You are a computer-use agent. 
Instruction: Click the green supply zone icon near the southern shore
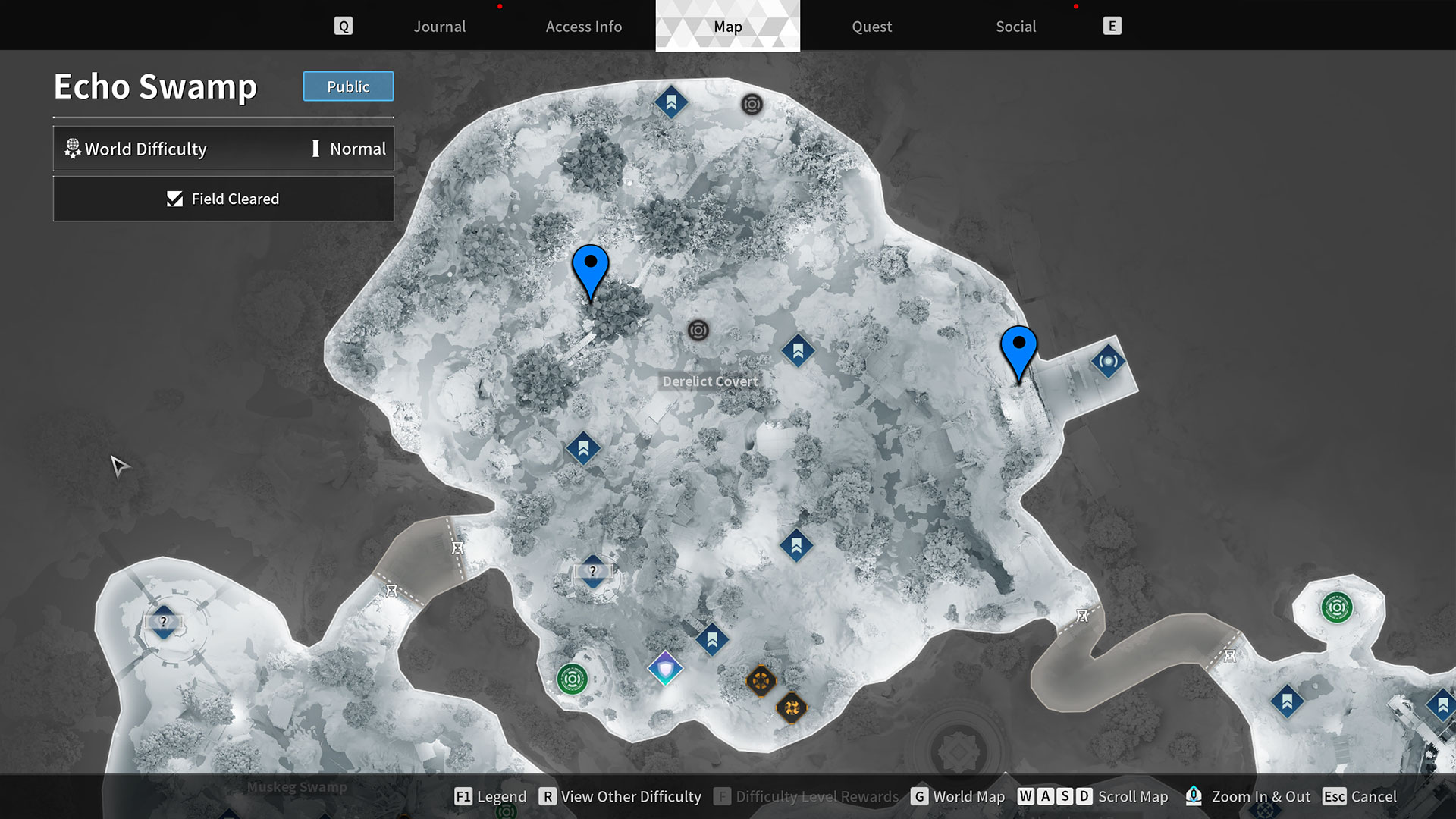point(571,680)
